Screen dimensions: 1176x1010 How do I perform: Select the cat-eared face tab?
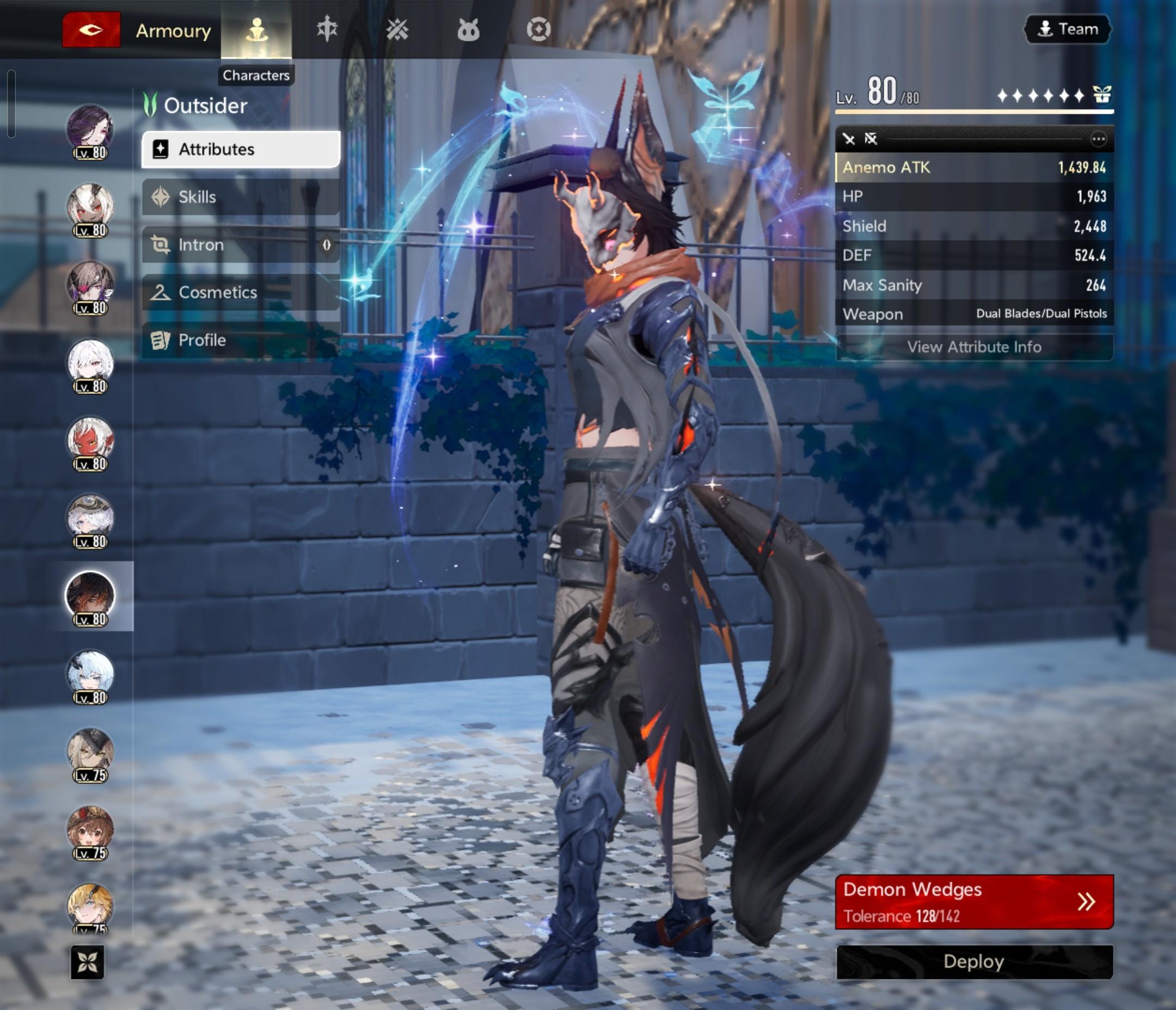tap(468, 30)
